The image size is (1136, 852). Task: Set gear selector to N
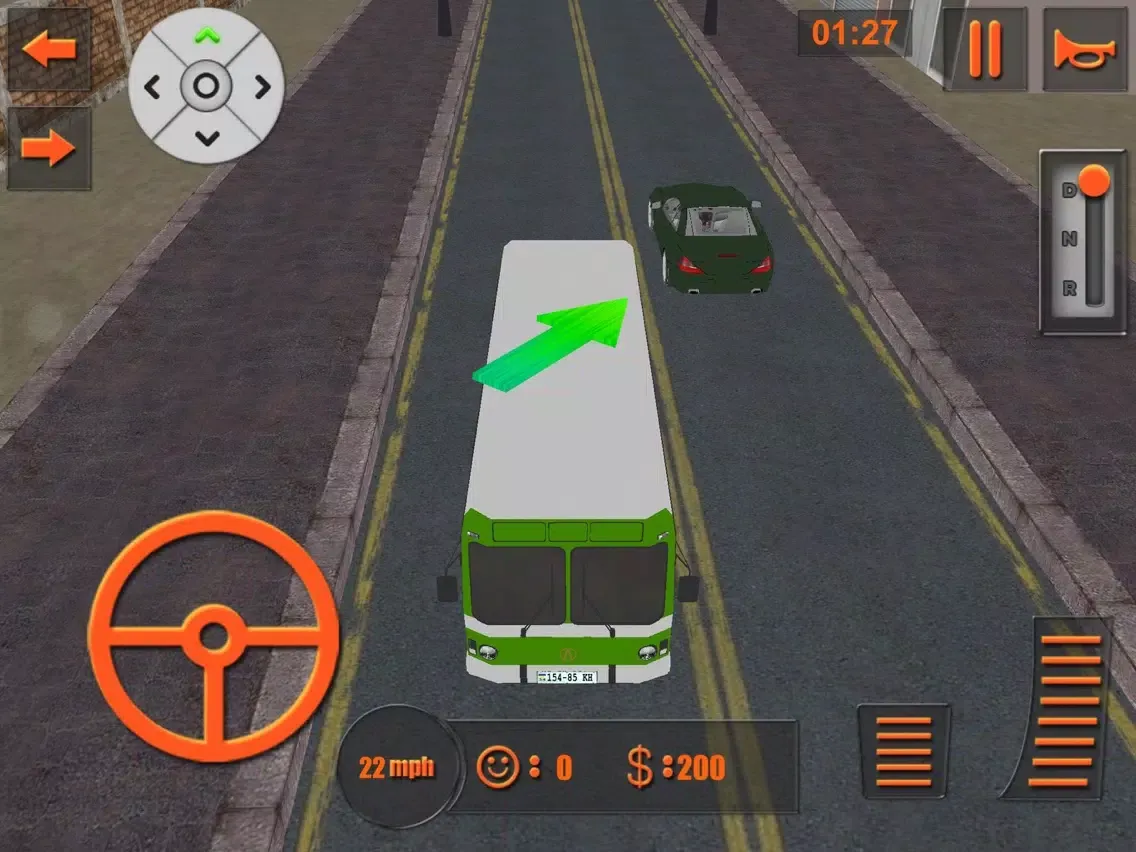1070,239
